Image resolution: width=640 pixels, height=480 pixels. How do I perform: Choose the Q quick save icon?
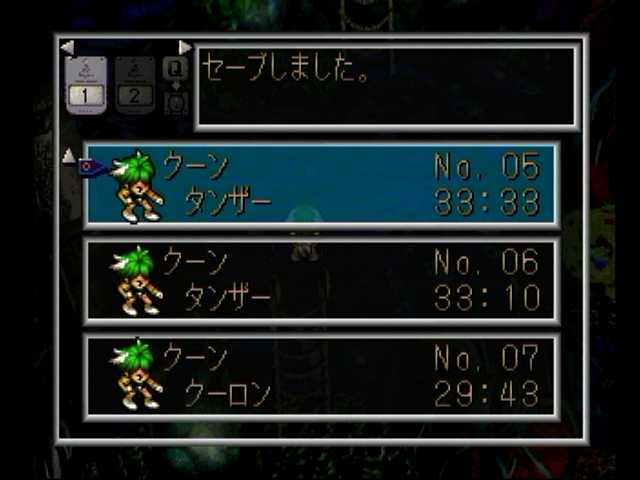175,70
